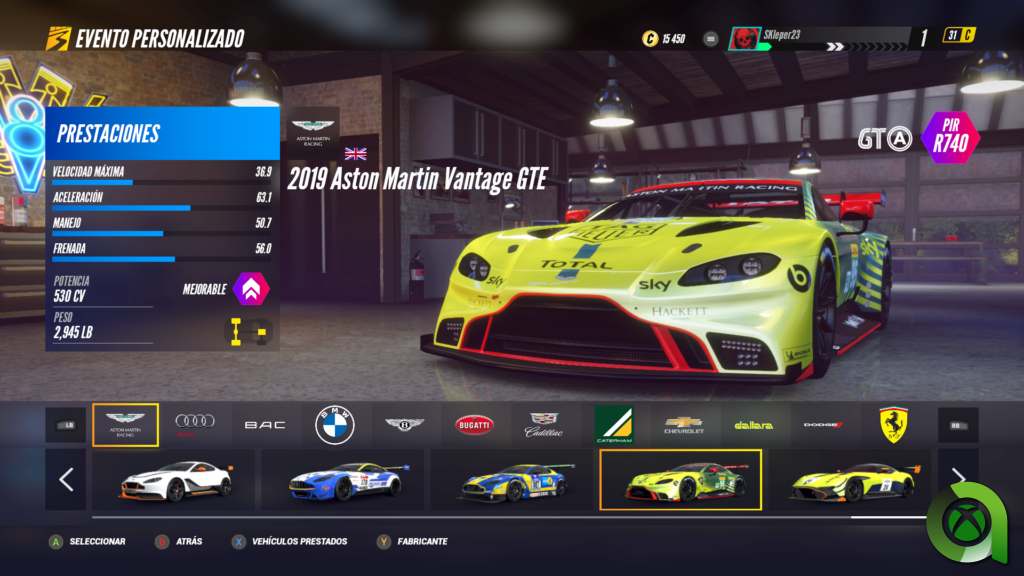
Task: Click the purple Mejorable upgrade icon
Action: click(250, 290)
